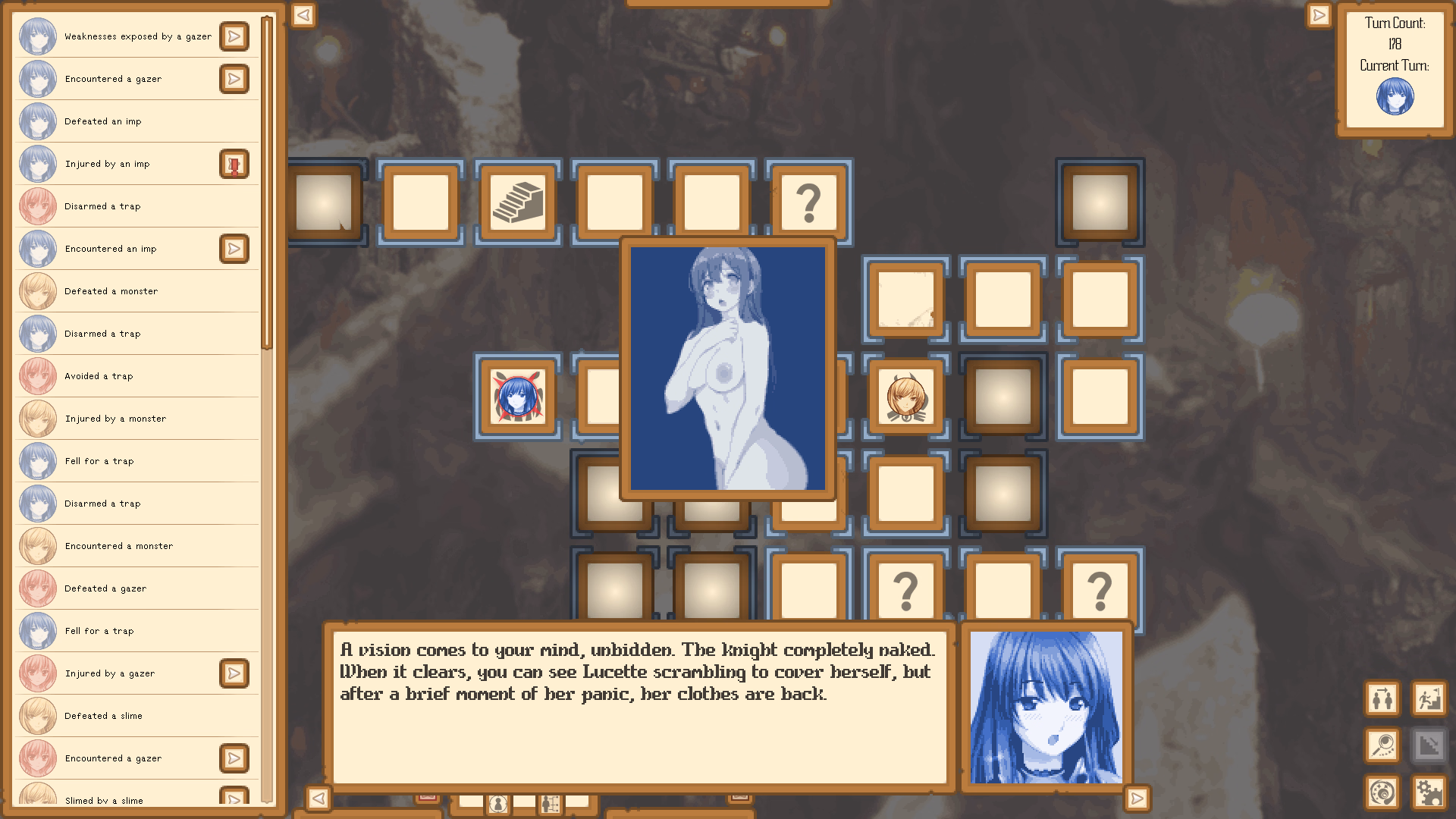
Task: Open the replay for 'Encountered an imp'
Action: click(x=235, y=249)
